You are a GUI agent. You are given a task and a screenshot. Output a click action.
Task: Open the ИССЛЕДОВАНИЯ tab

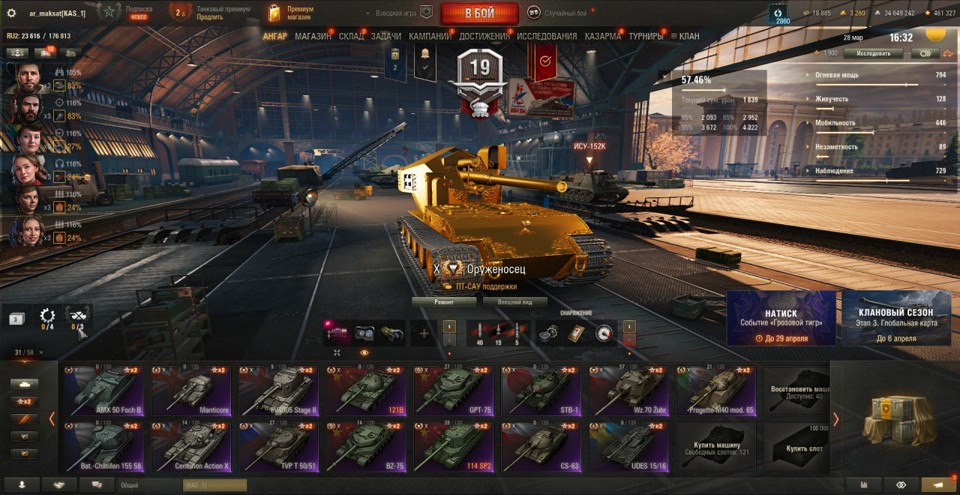click(547, 36)
